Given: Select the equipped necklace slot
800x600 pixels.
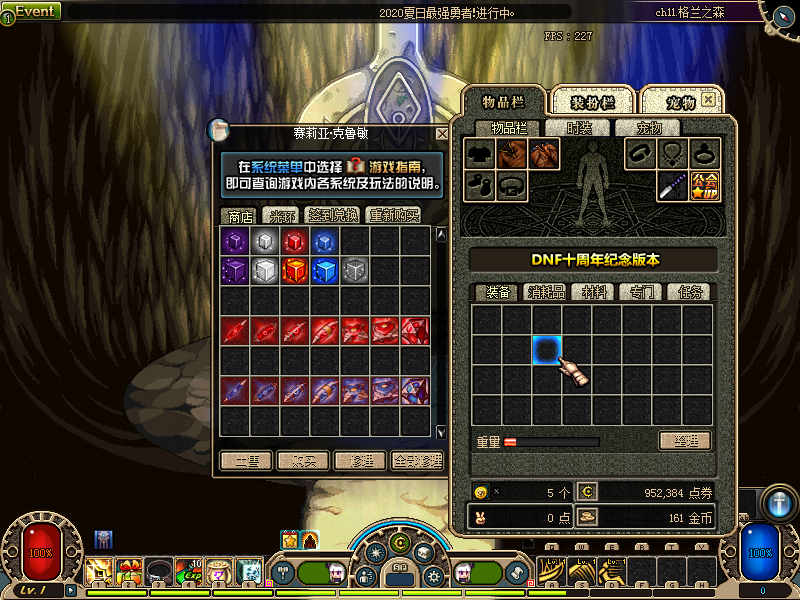Looking at the screenshot, I should (x=672, y=154).
